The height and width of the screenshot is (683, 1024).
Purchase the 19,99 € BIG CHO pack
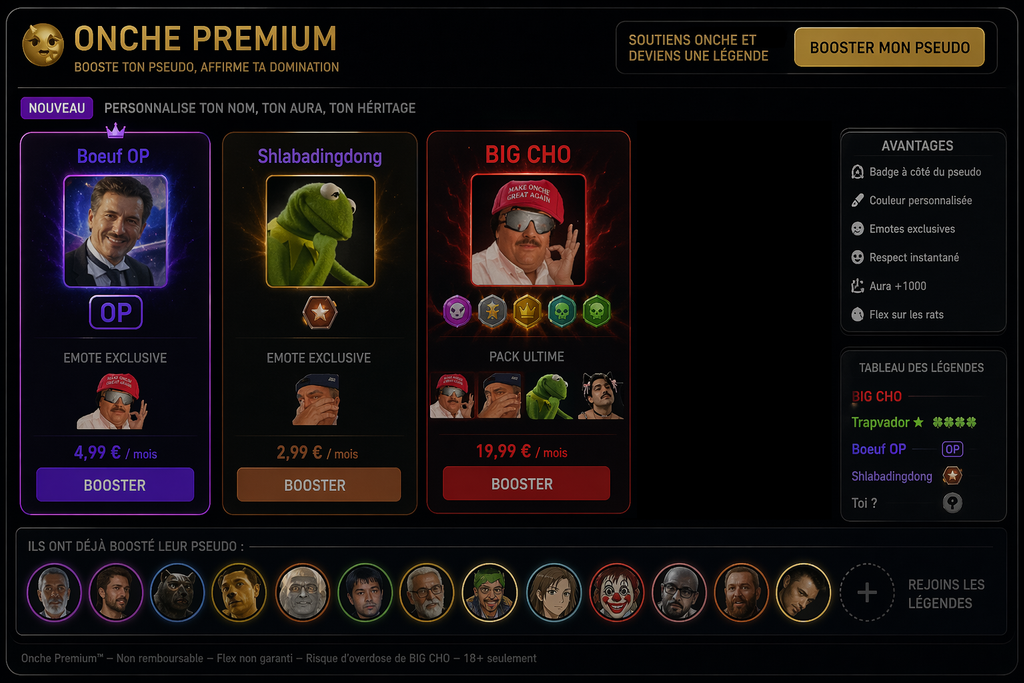[526, 484]
